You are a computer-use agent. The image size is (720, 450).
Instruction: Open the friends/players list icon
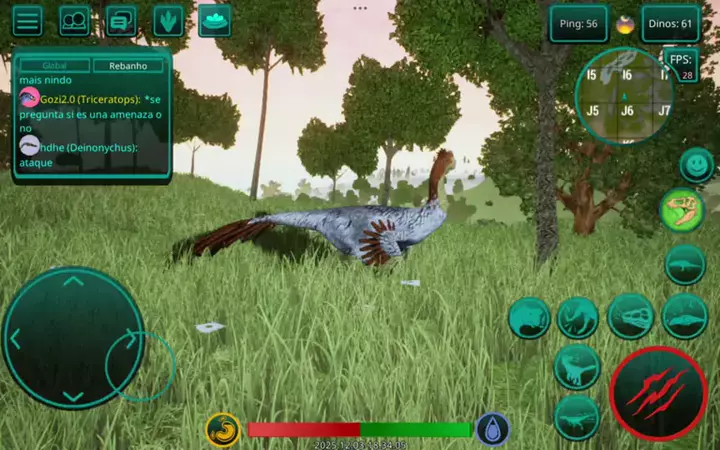74,21
